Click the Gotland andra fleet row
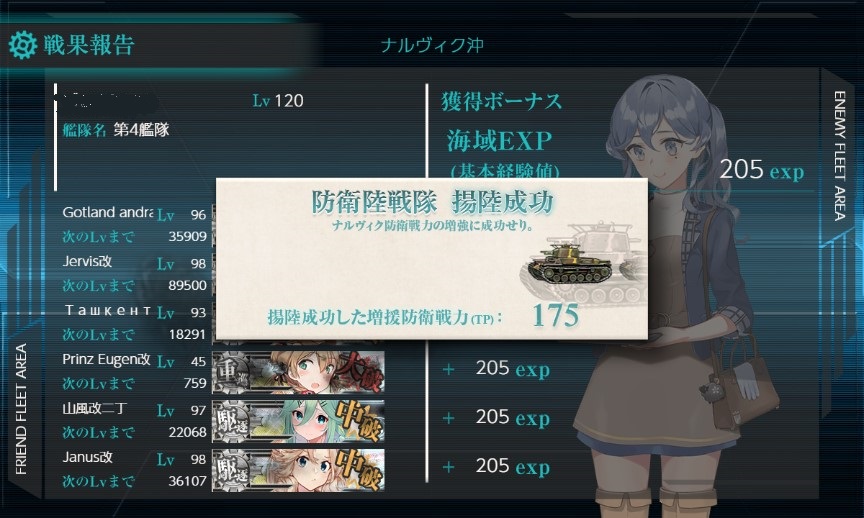The height and width of the screenshot is (518, 864). pos(133,221)
